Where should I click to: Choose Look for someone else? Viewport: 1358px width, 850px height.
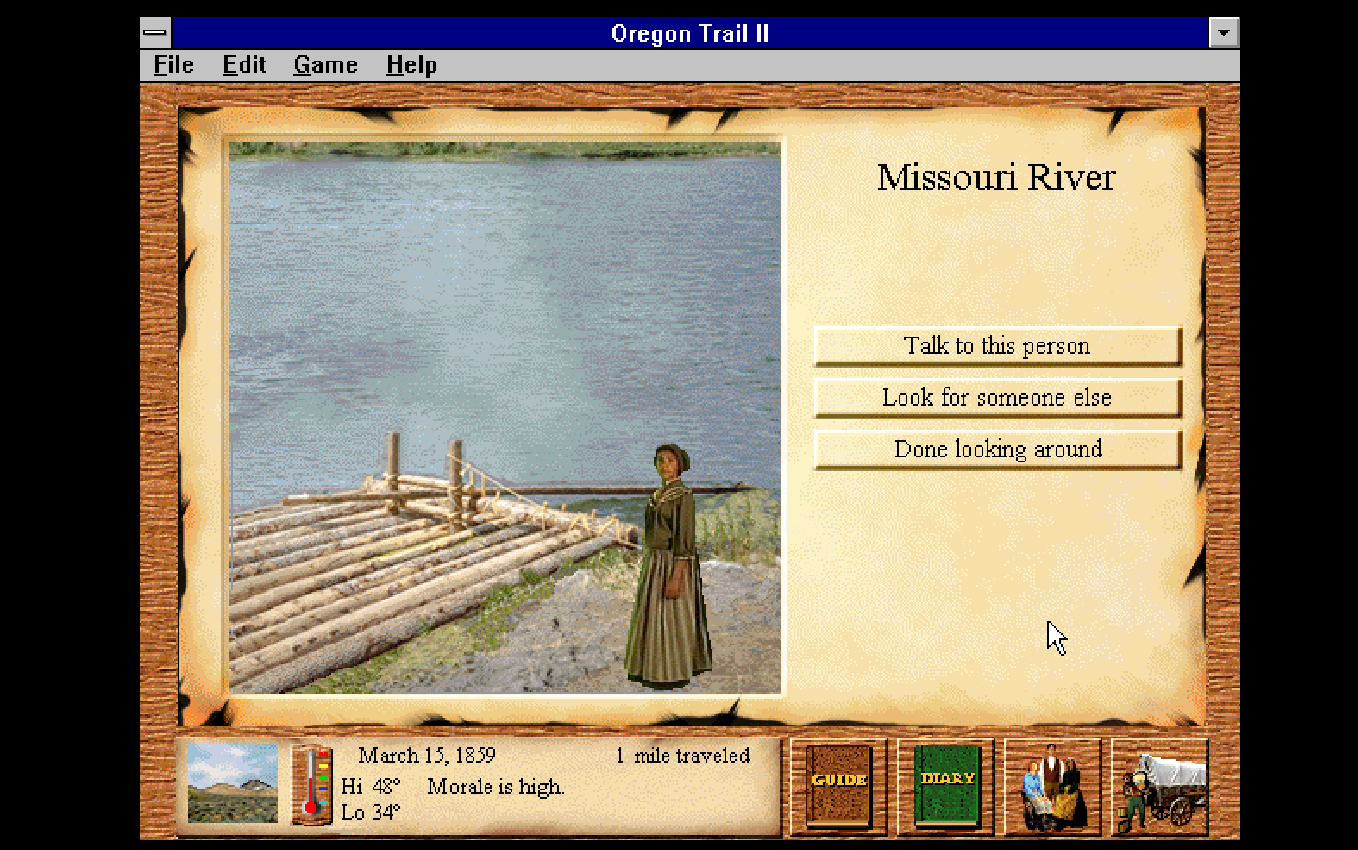tap(997, 398)
